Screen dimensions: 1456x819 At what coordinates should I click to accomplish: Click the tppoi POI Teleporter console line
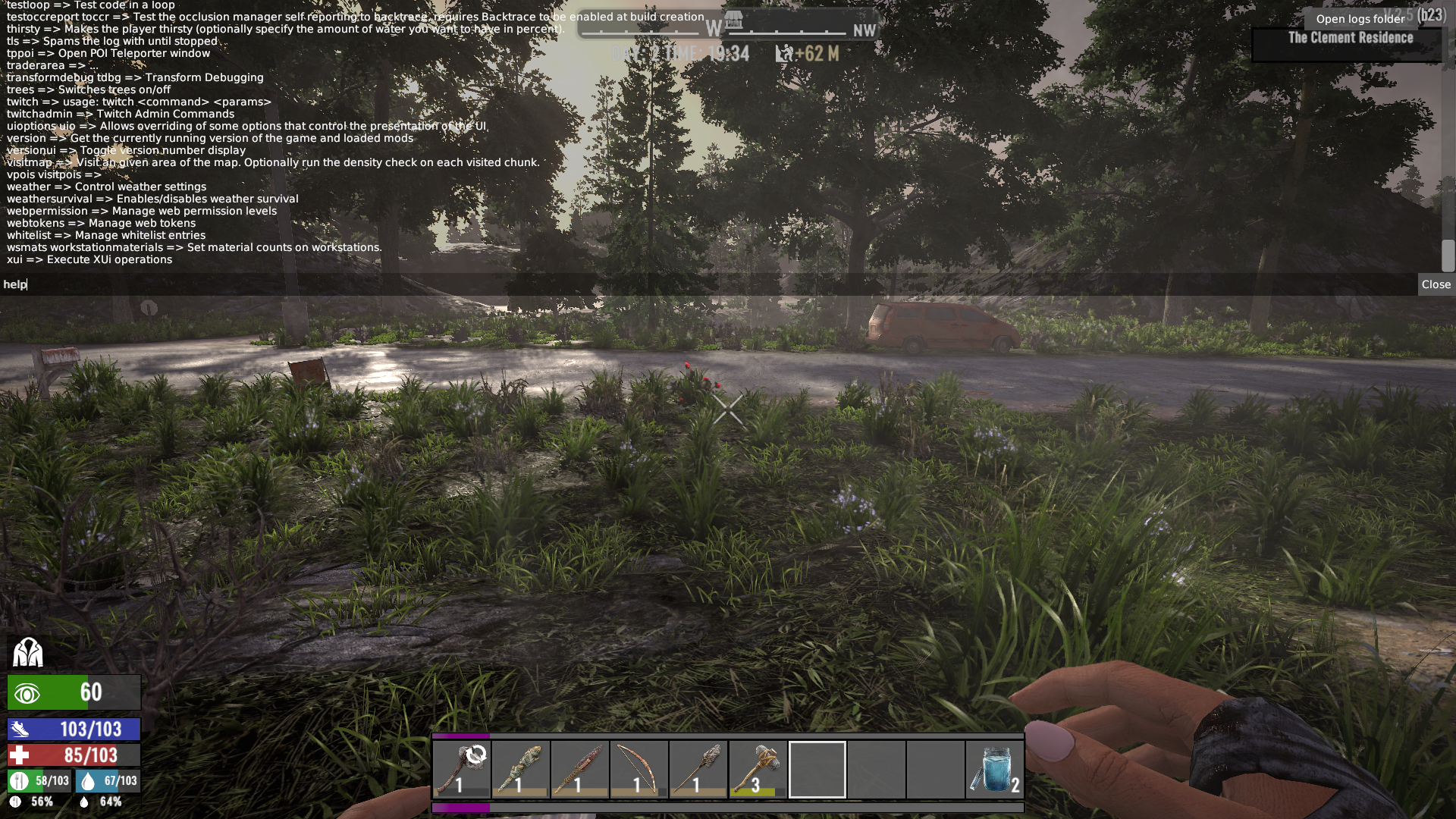tap(108, 53)
